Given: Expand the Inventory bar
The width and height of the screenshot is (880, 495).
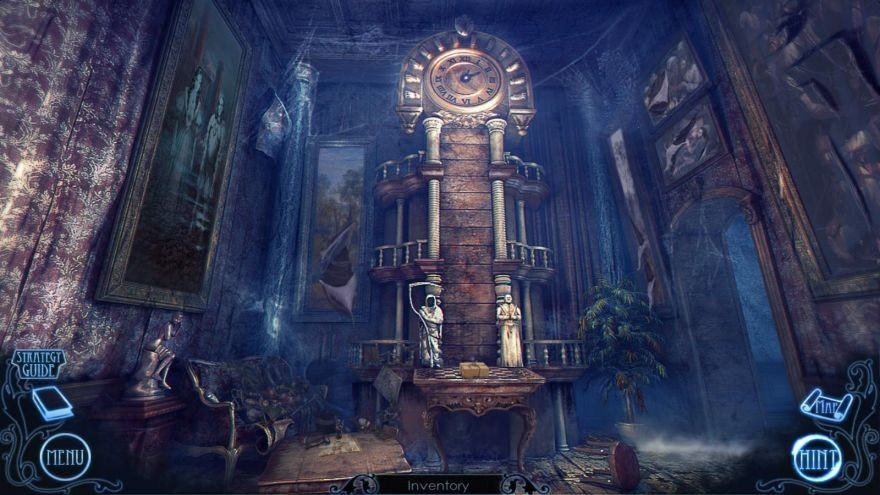Looking at the screenshot, I should pyautogui.click(x=439, y=486).
